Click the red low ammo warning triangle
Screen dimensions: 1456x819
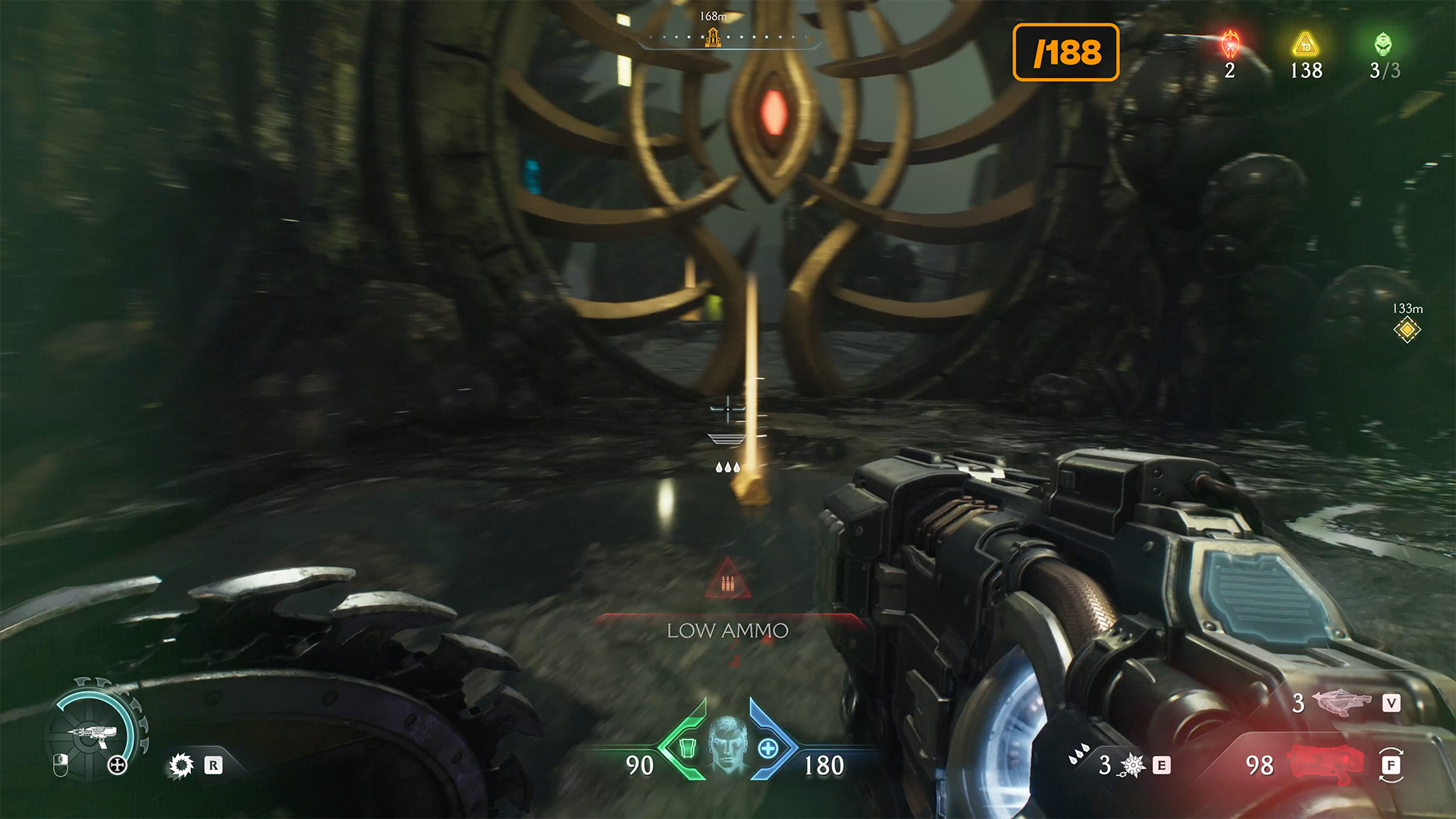tap(728, 580)
